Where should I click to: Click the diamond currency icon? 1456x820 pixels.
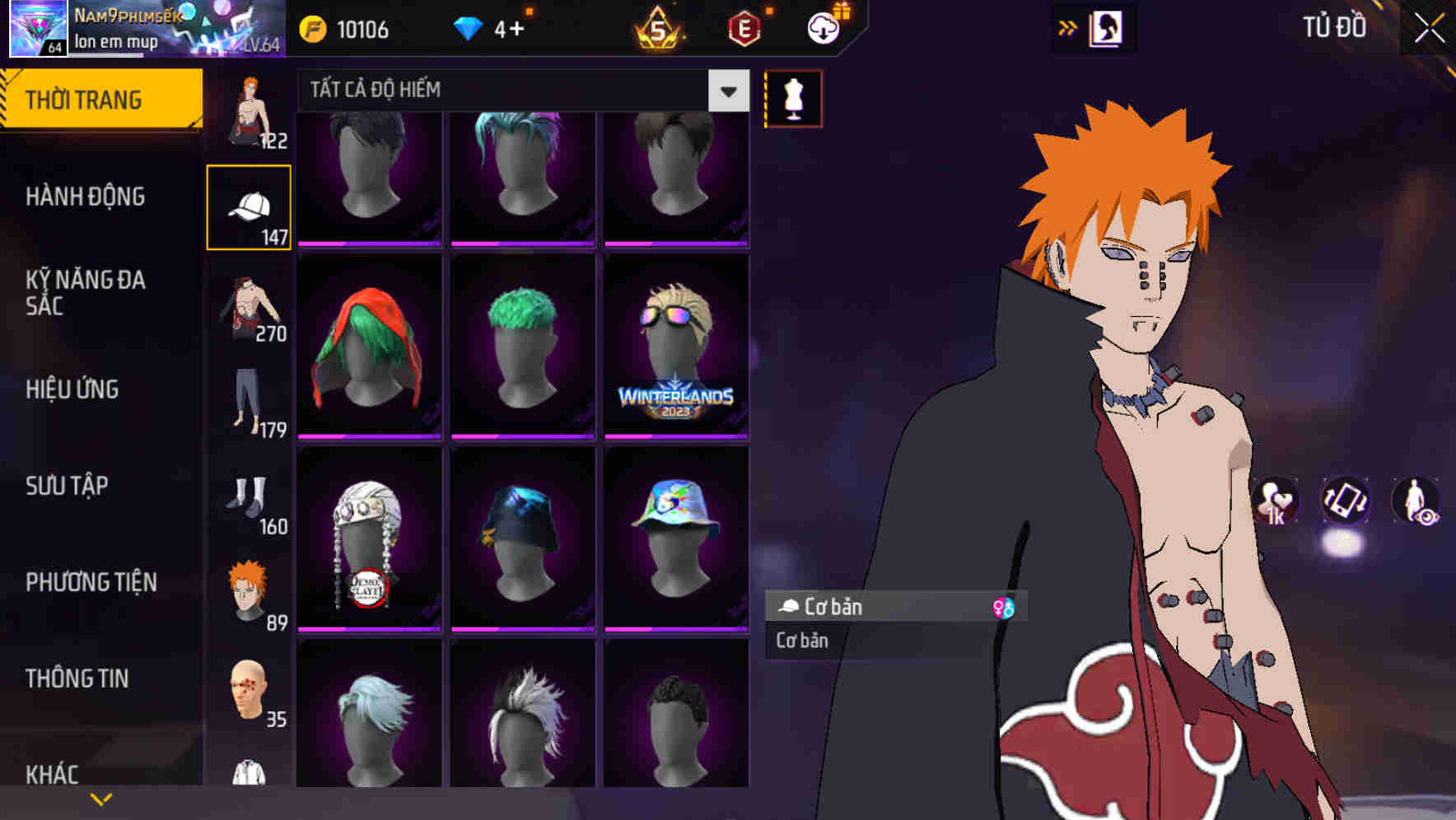[469, 27]
